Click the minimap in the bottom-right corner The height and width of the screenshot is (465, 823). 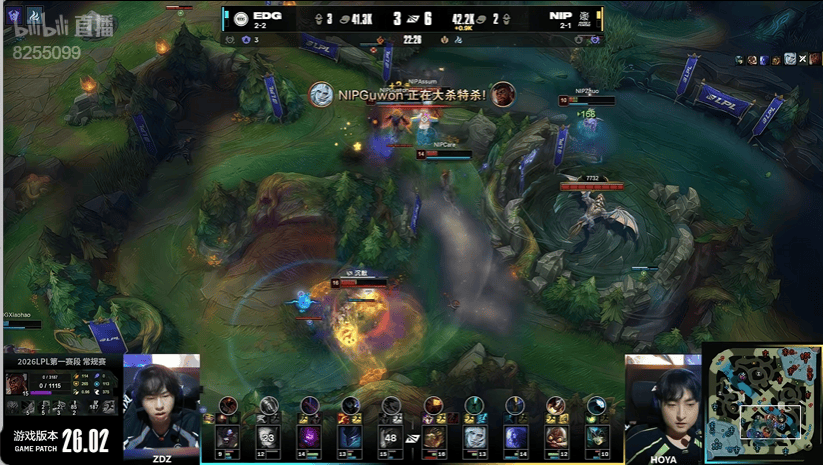(x=761, y=404)
